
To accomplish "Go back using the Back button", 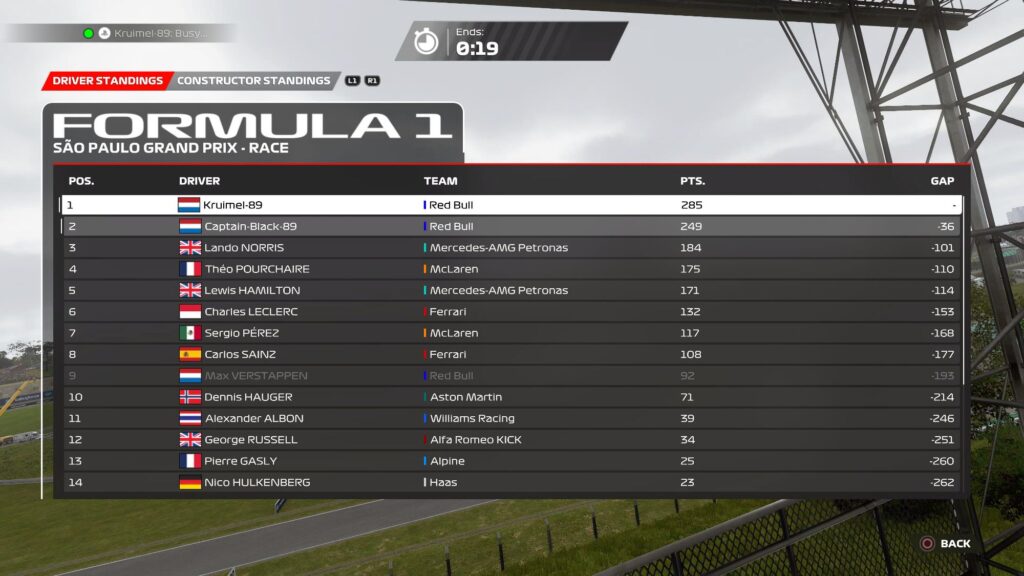I will click(945, 544).
